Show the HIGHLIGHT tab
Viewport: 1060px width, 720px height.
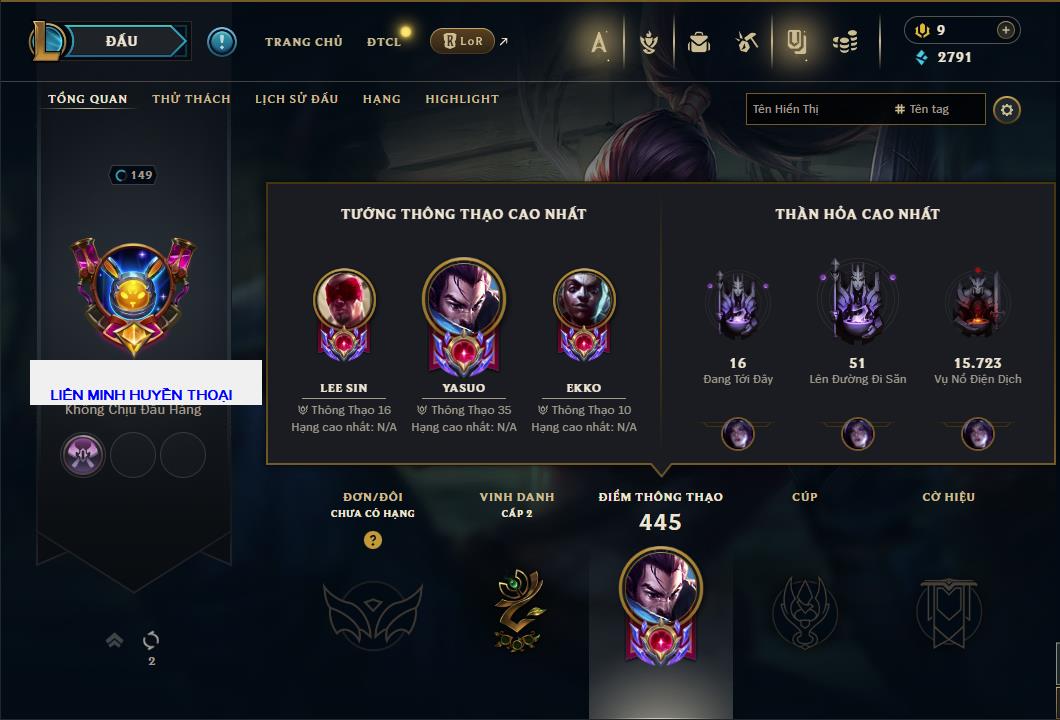tap(462, 99)
